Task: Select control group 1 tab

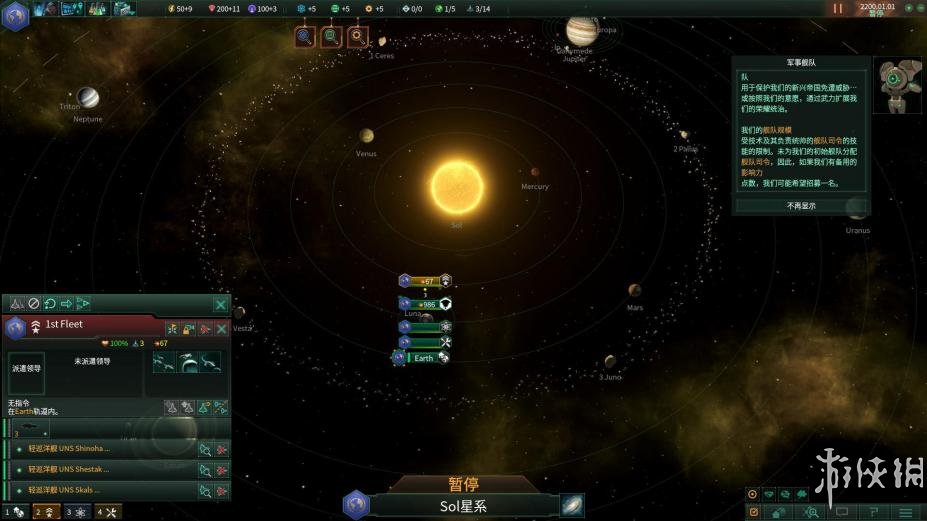Action: [15, 512]
